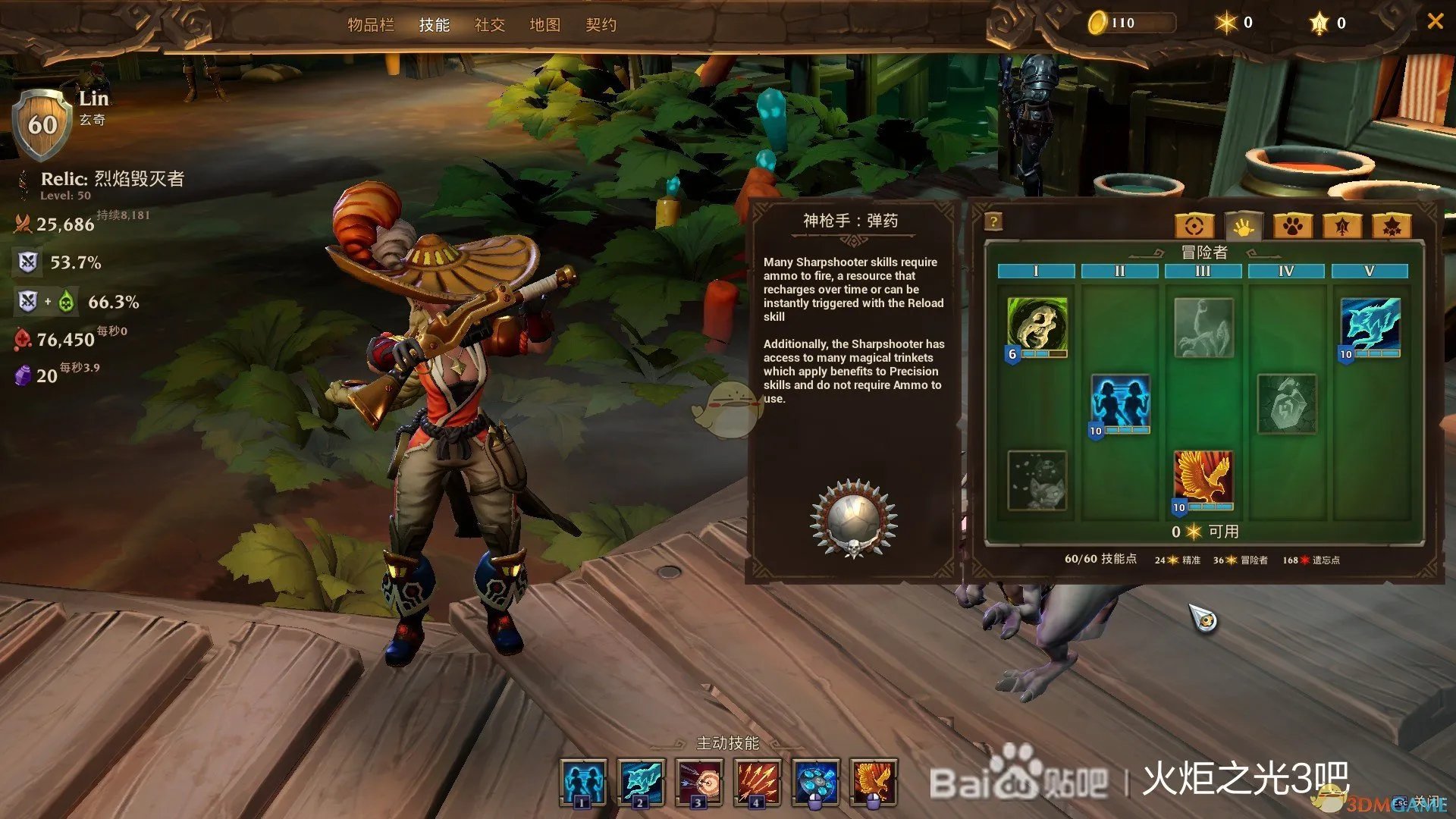Choose the greyed-out rune stone skill

click(1287, 403)
